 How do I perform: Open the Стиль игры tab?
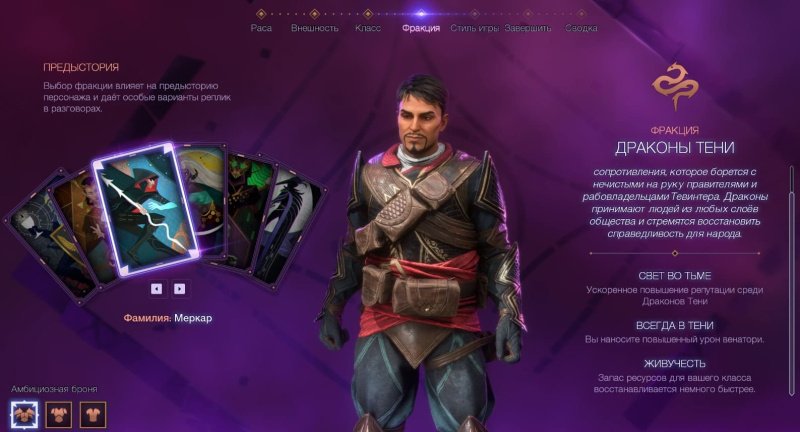474,28
